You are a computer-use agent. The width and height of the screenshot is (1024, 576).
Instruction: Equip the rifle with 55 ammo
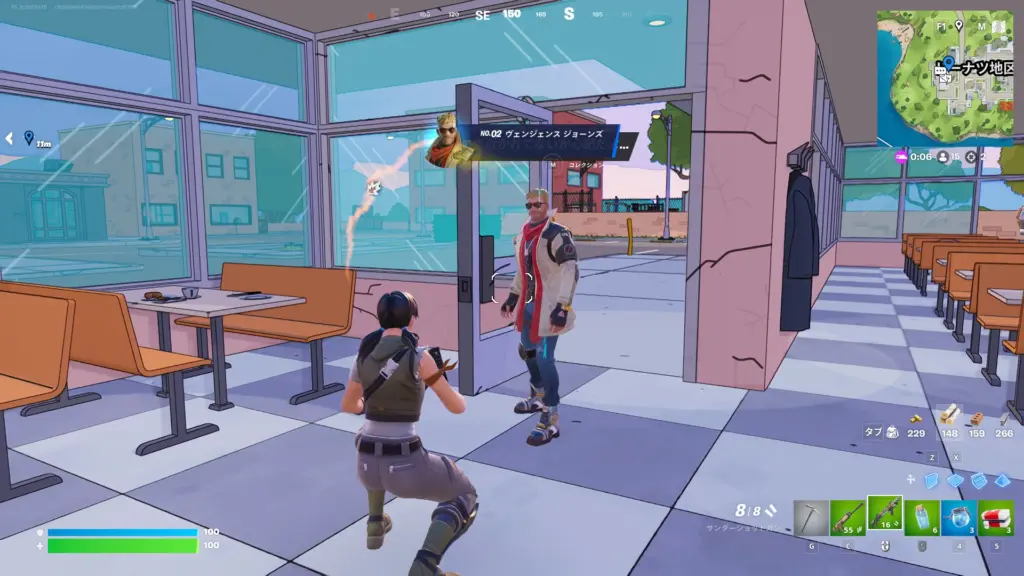point(847,518)
